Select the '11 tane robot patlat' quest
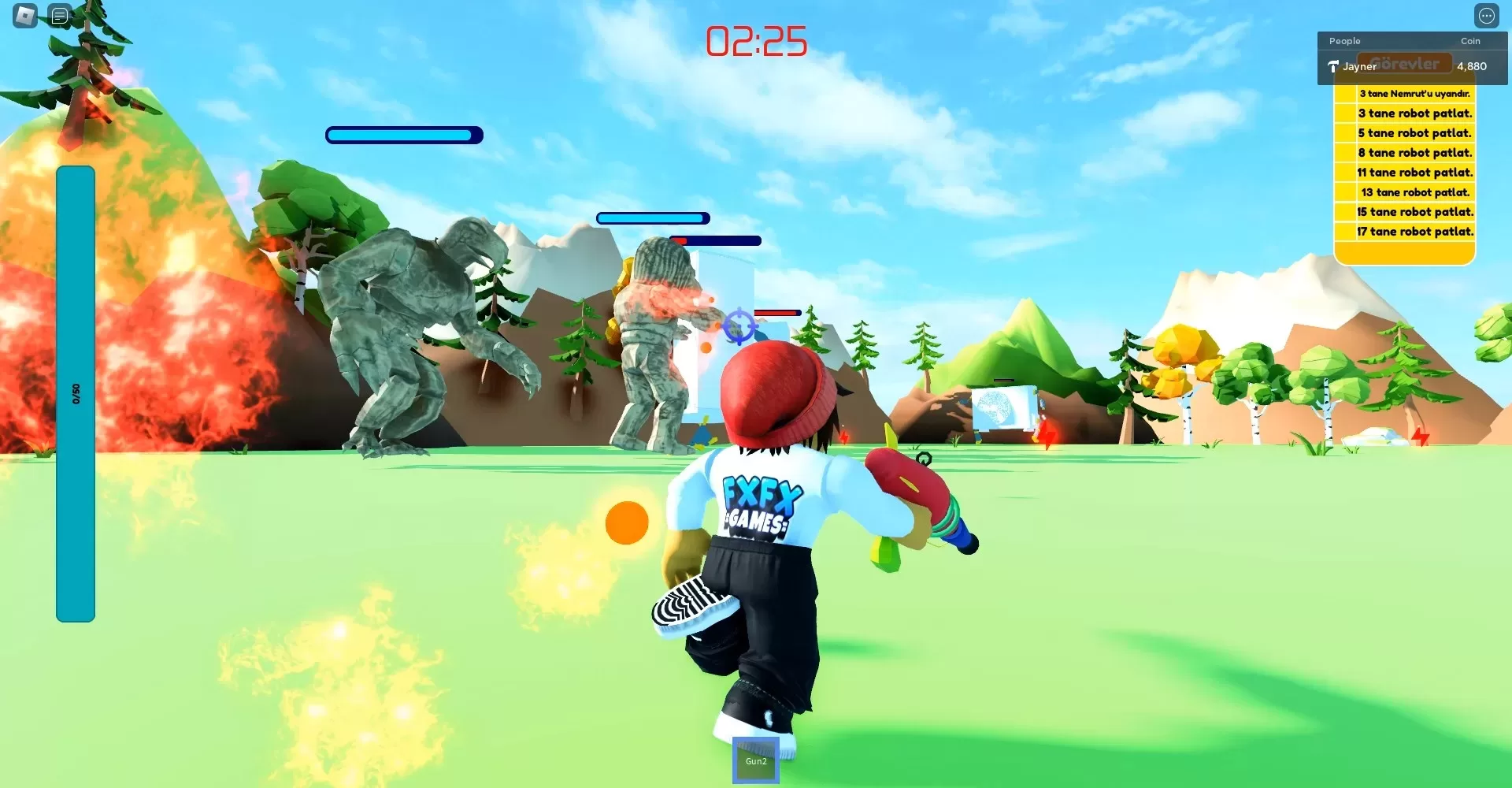1512x788 pixels. tap(1414, 173)
